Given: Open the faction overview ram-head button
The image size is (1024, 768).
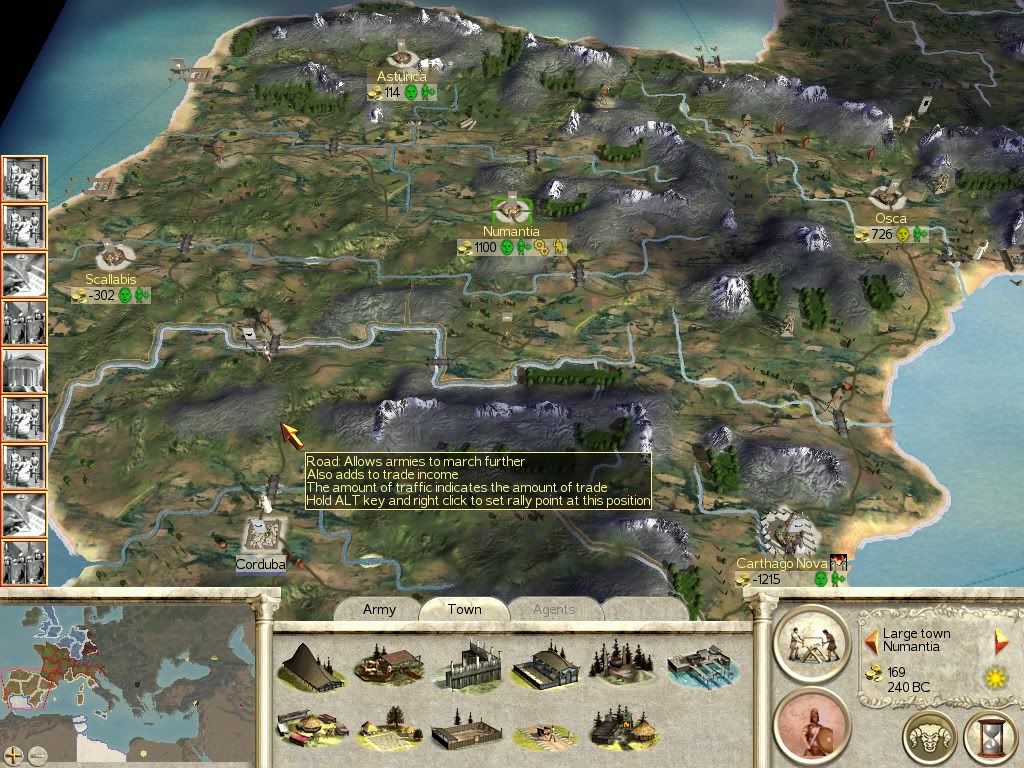Looking at the screenshot, I should pyautogui.click(x=930, y=738).
